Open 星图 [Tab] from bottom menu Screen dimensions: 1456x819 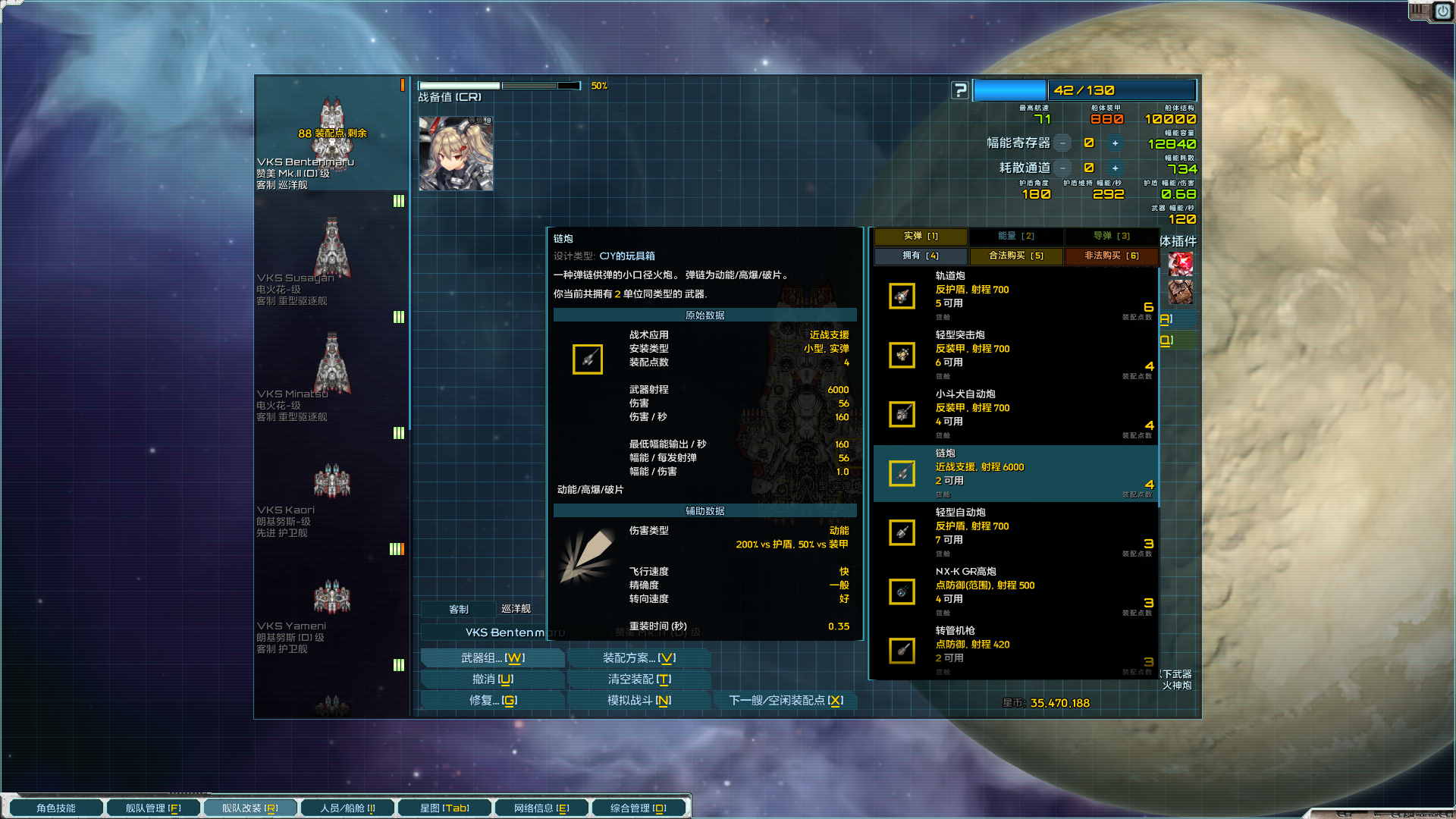[x=444, y=807]
